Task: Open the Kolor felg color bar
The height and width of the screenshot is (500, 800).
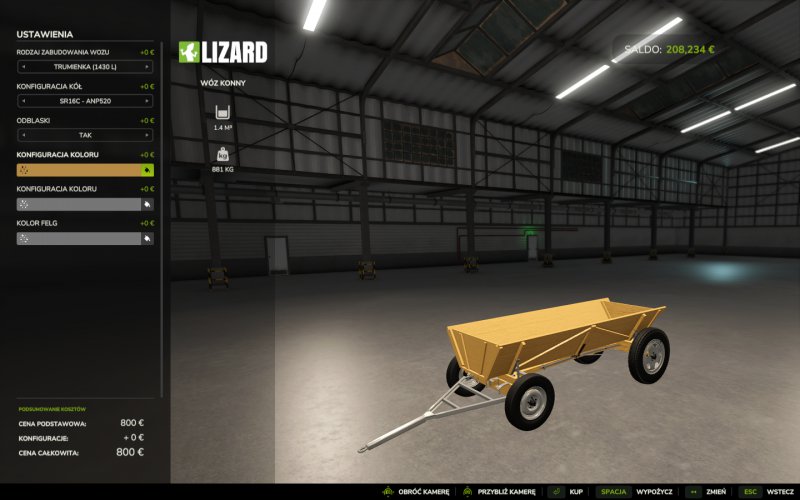Action: (x=80, y=239)
